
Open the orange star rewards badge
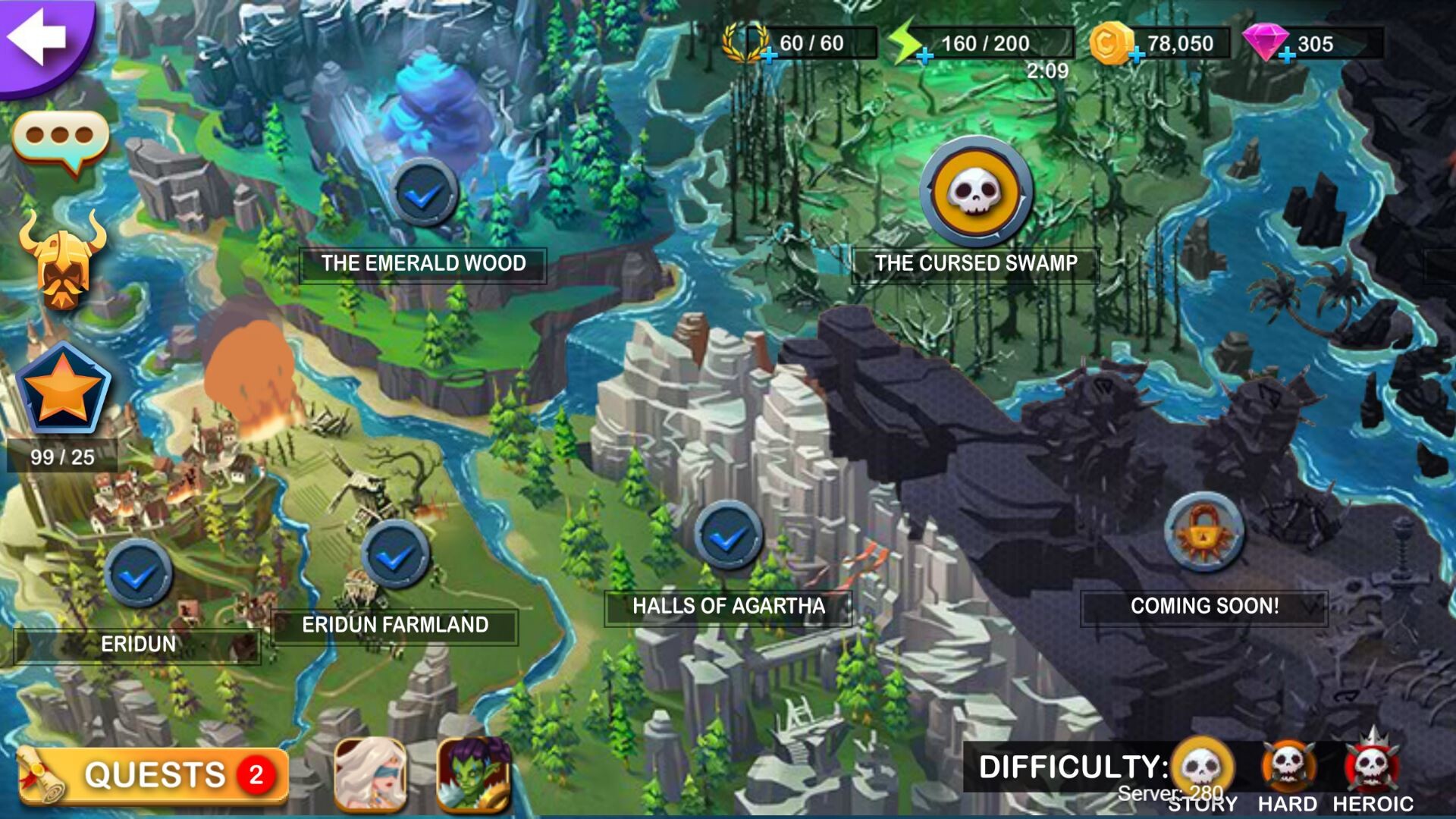click(64, 392)
